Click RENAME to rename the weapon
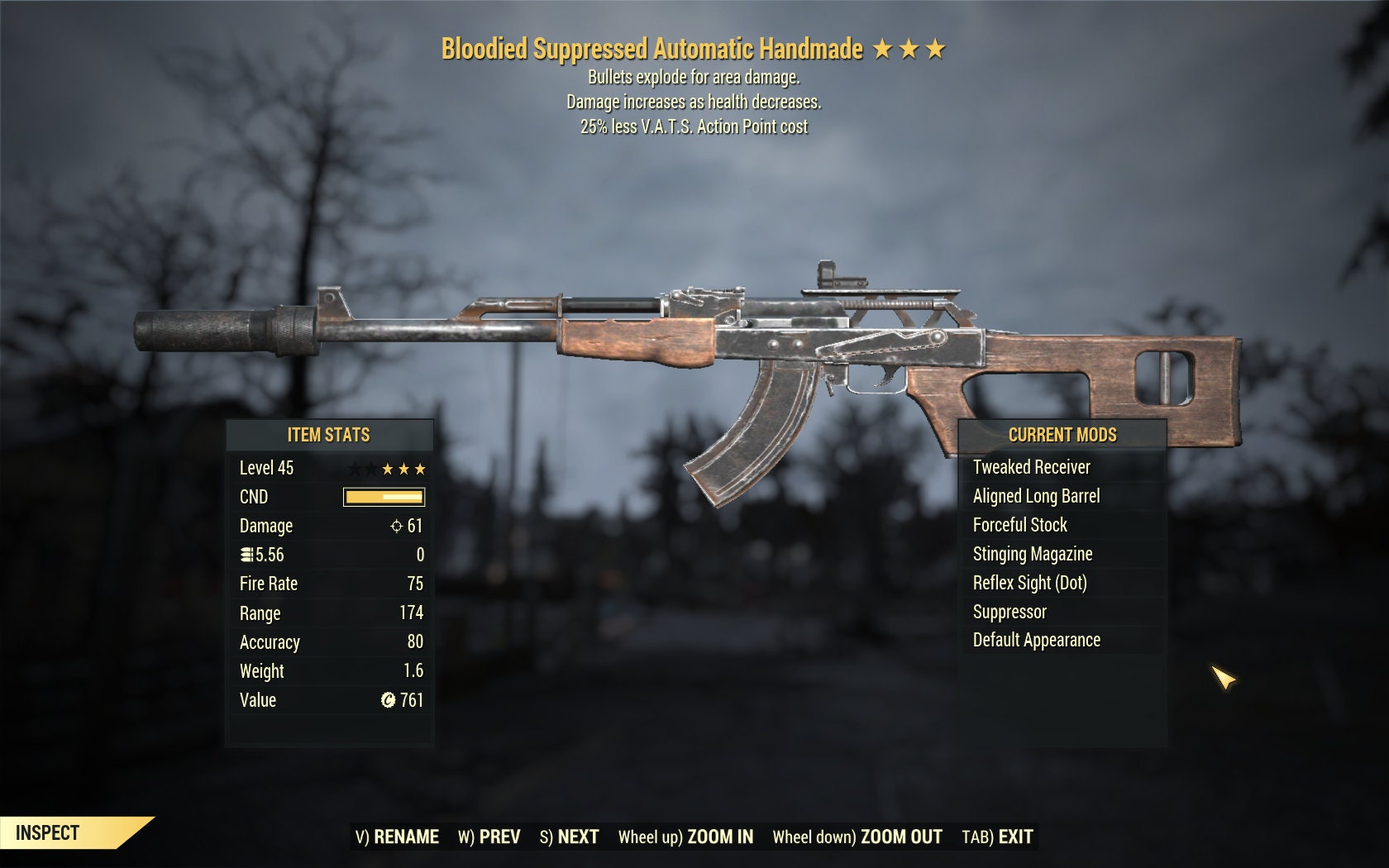This screenshot has height=868, width=1389. 410,837
